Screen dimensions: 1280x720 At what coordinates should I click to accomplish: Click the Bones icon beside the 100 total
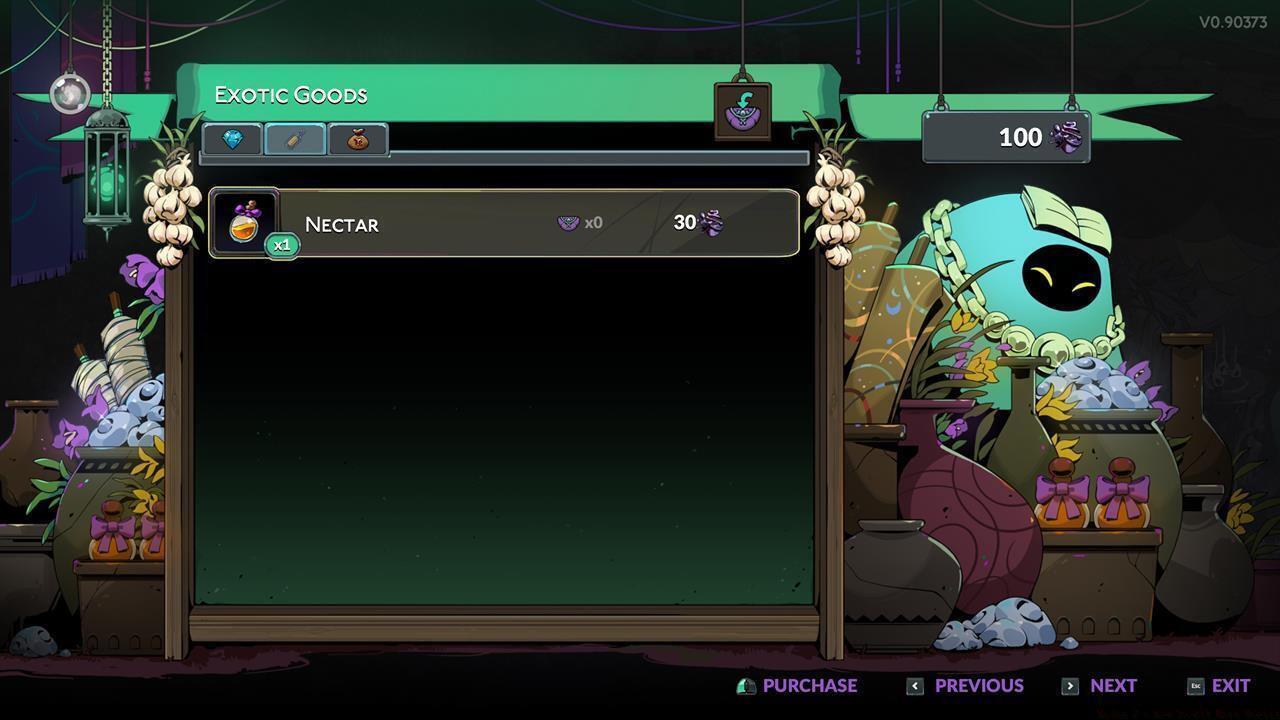[x=1065, y=138]
